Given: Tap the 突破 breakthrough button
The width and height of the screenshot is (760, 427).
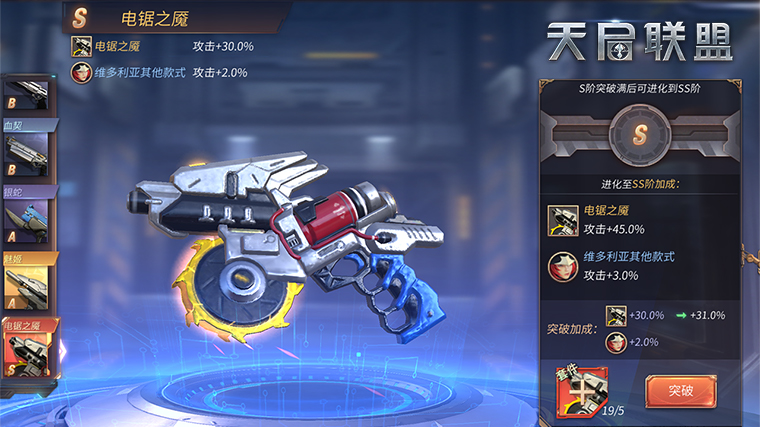Looking at the screenshot, I should click(x=681, y=390).
